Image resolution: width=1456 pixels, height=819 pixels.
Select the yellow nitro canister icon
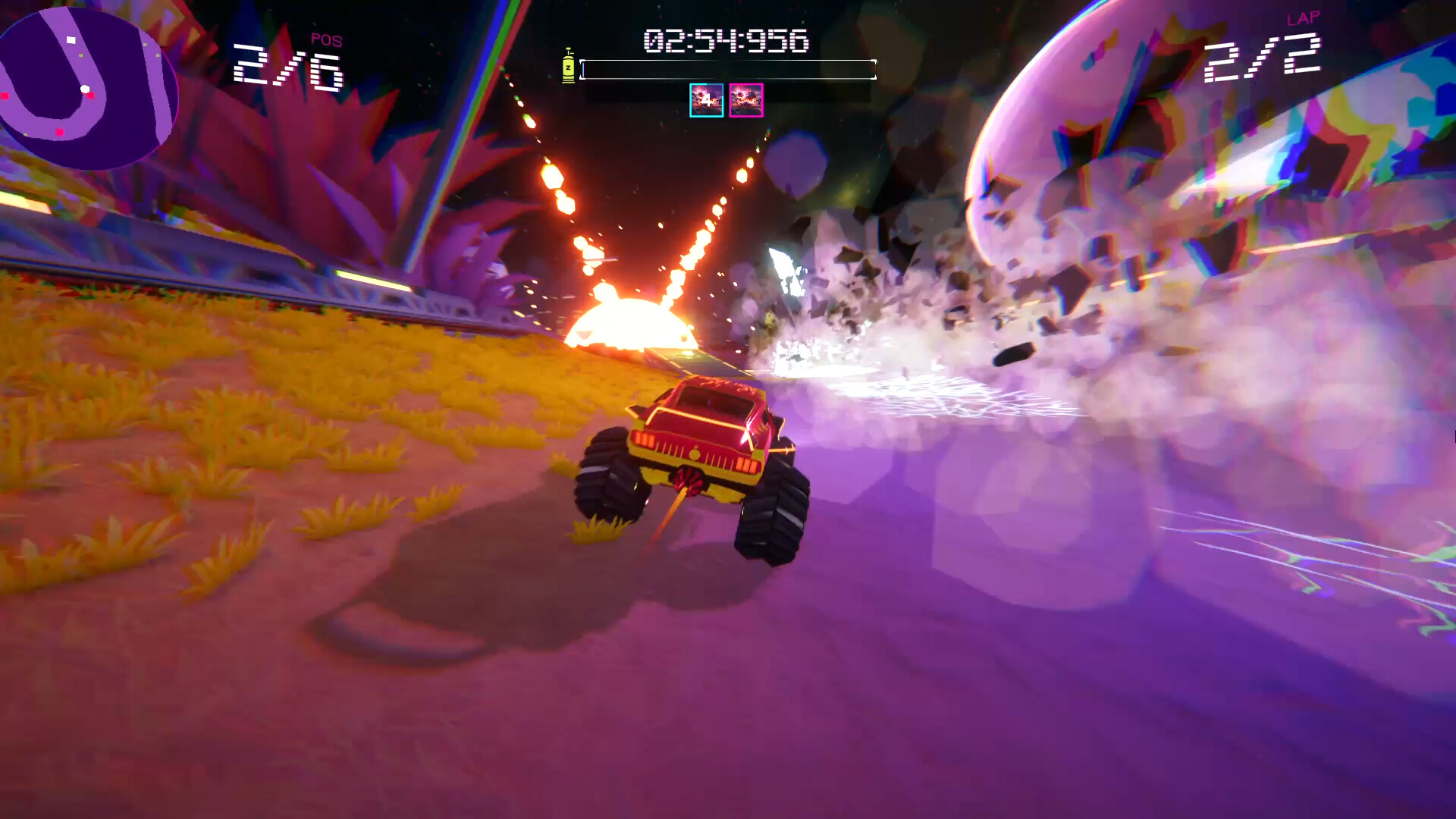568,67
